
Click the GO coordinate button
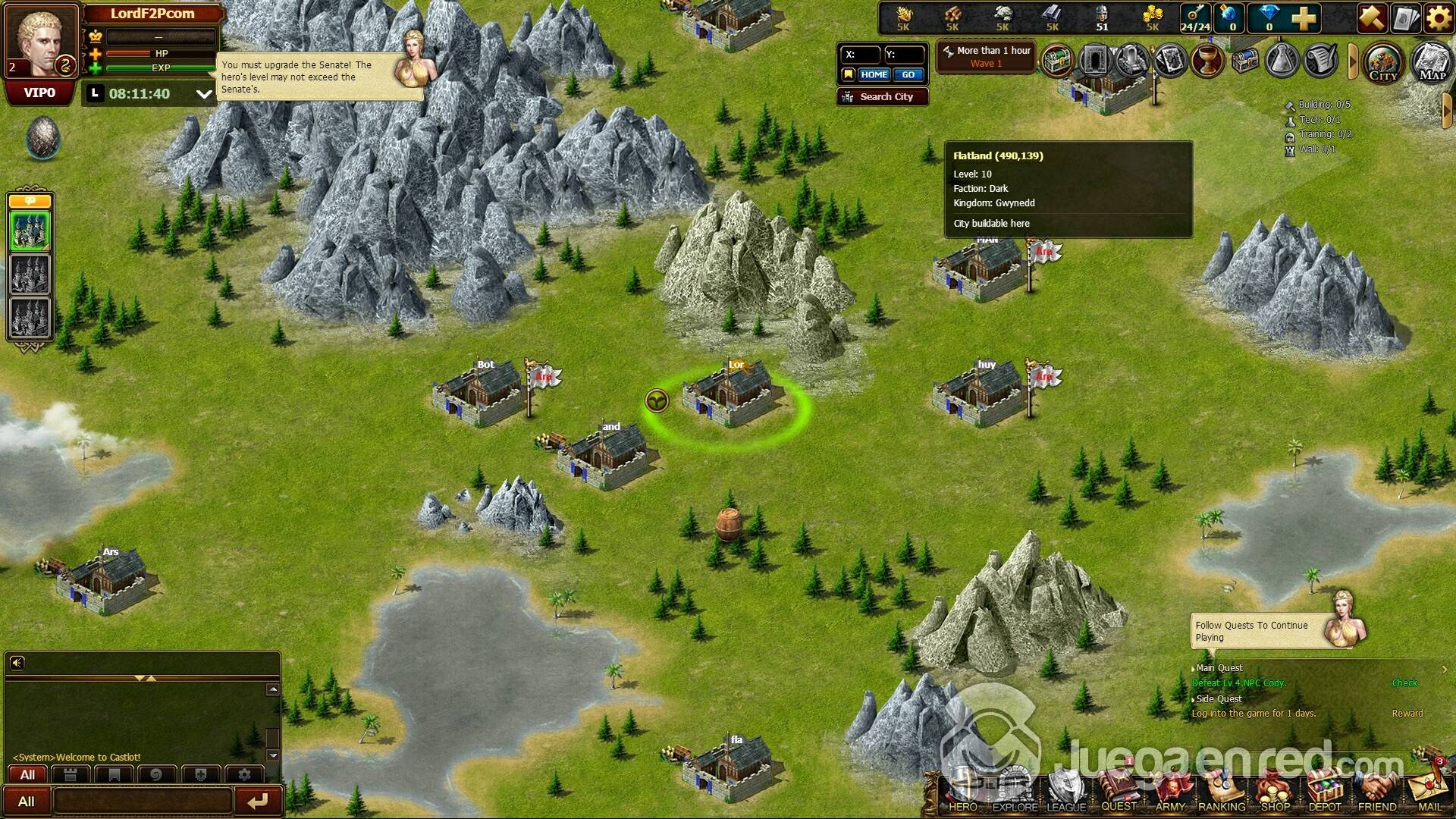(x=908, y=74)
